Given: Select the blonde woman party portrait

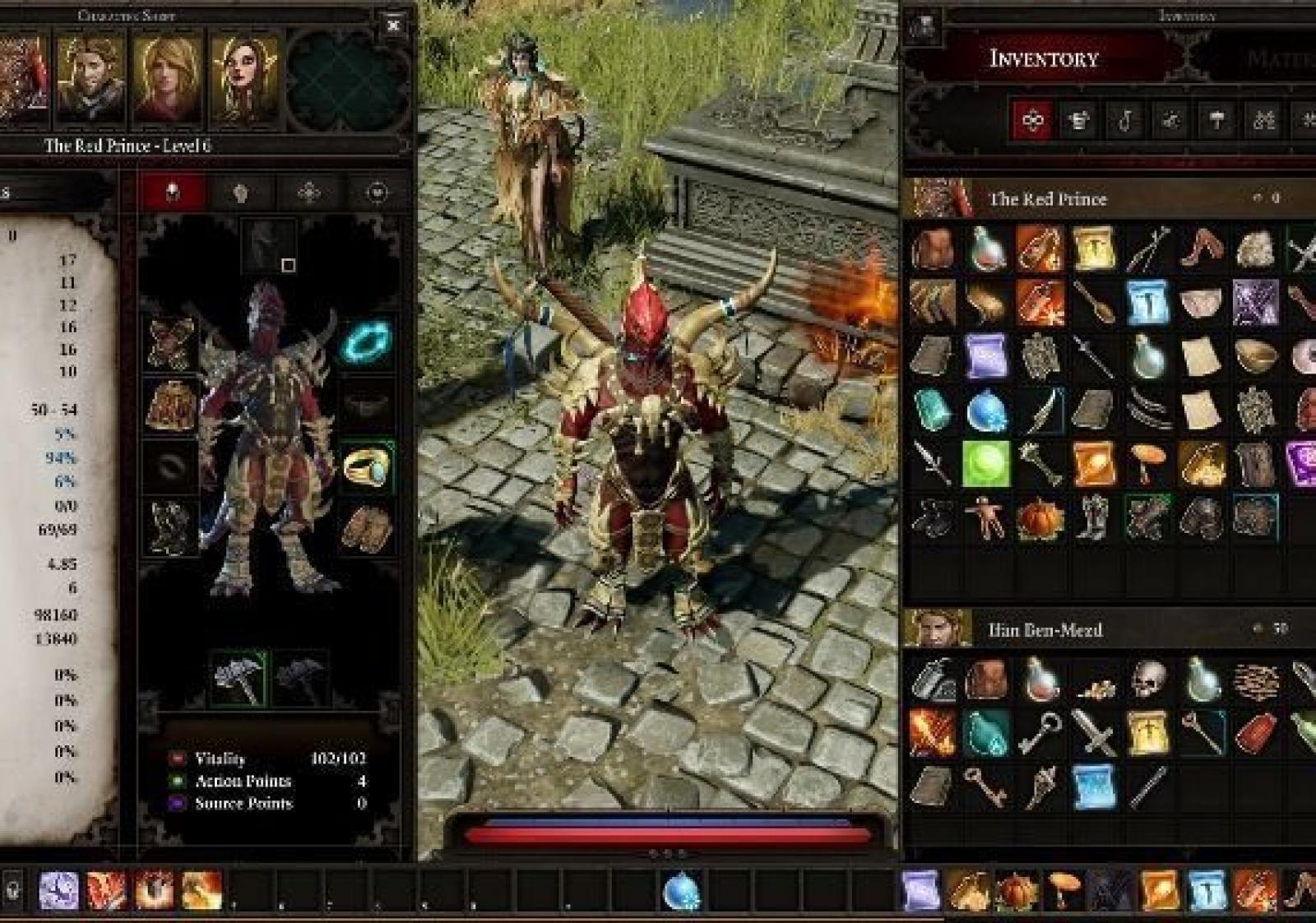Looking at the screenshot, I should point(168,78).
